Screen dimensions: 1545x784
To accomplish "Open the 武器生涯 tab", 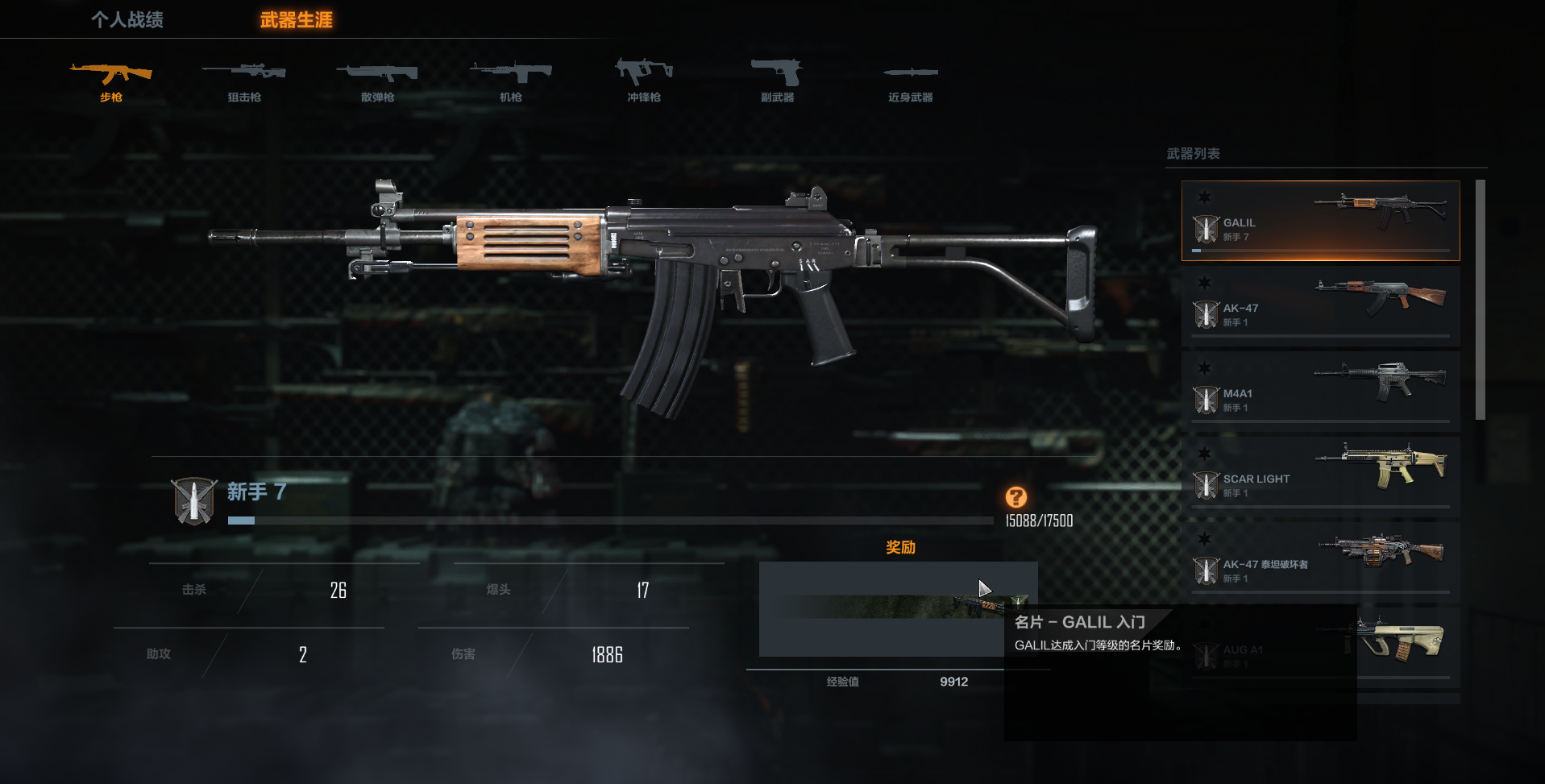I will (x=296, y=19).
